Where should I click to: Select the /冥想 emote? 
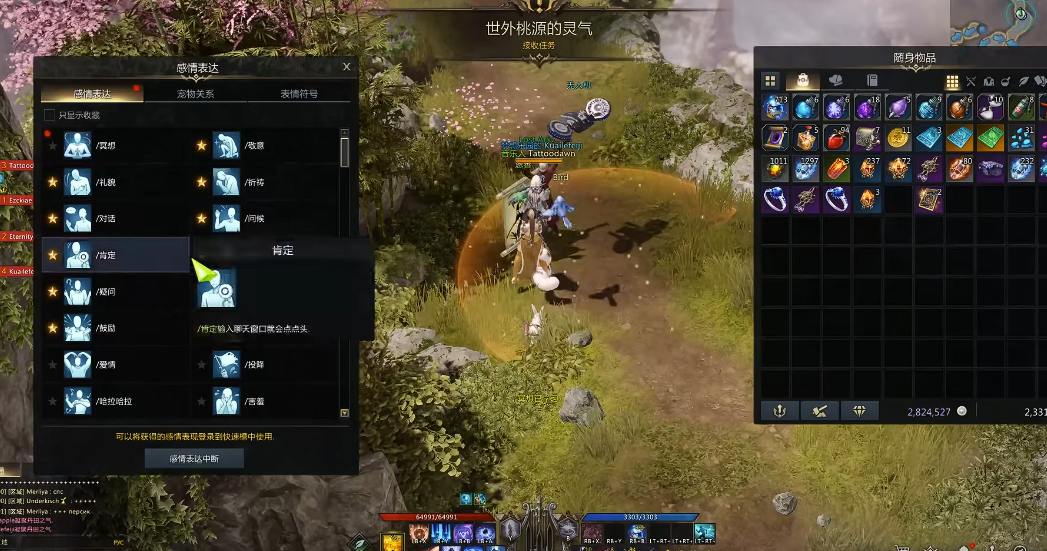click(110, 146)
